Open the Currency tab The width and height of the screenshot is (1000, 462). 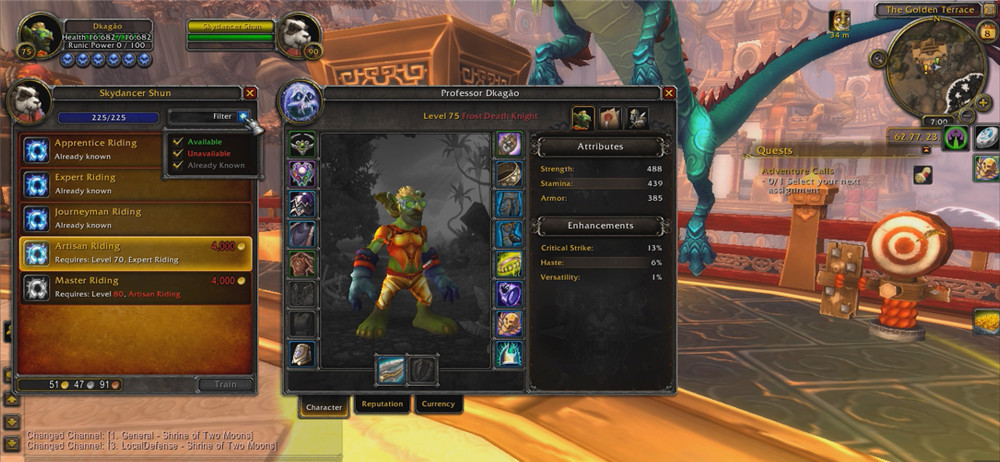[x=438, y=405]
